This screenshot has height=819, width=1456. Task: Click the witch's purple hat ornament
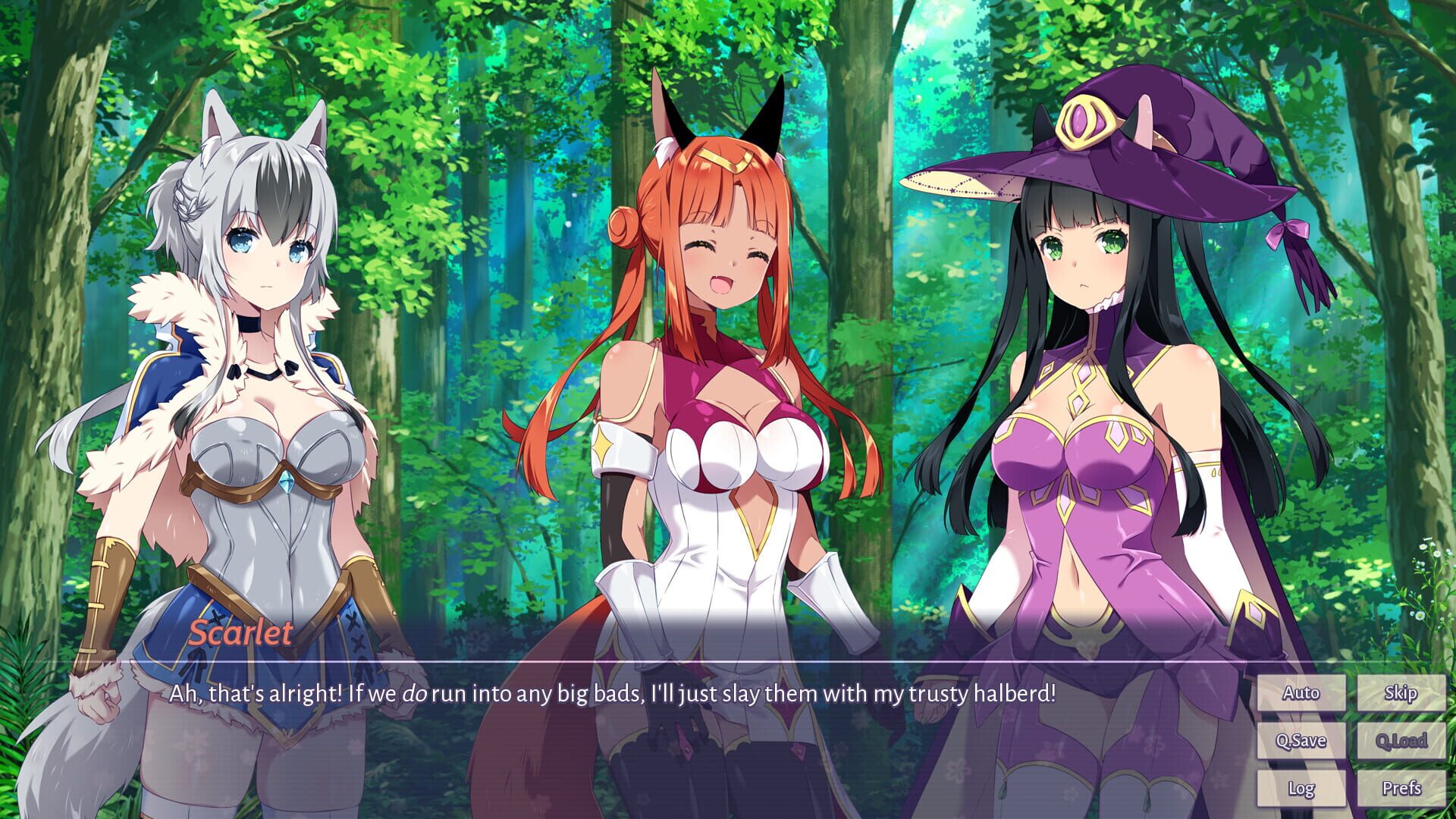click(1087, 121)
